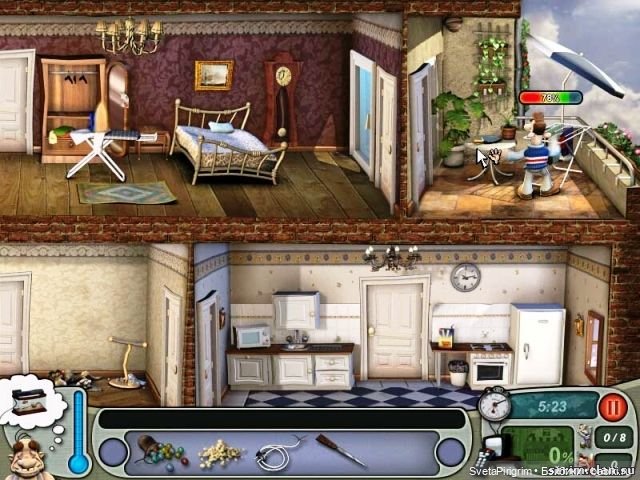Screen dimensions: 640x480
Task: Click the inventory's right scroll button
Action: pos(452,452)
